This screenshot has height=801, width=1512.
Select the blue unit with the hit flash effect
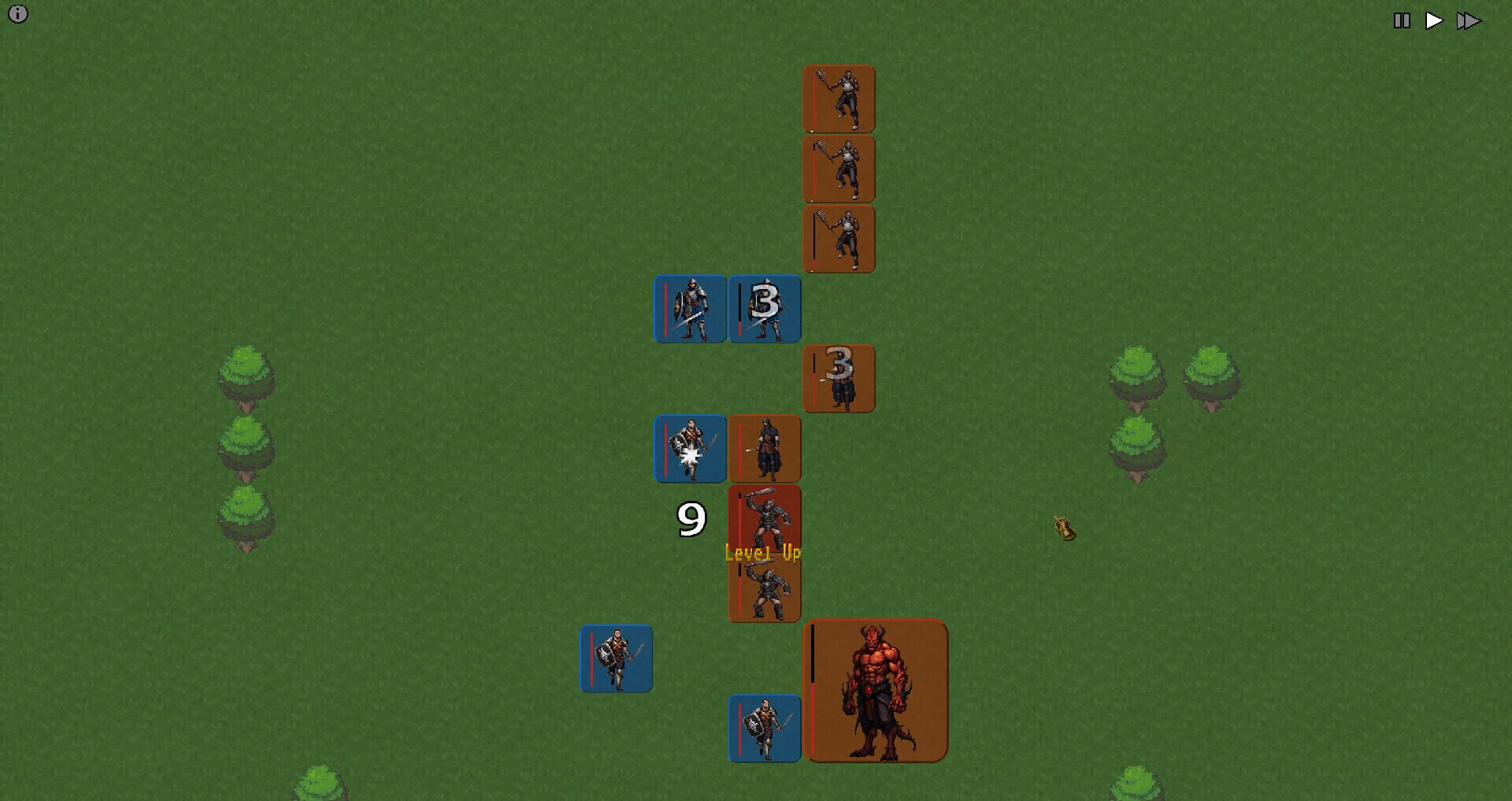click(690, 447)
